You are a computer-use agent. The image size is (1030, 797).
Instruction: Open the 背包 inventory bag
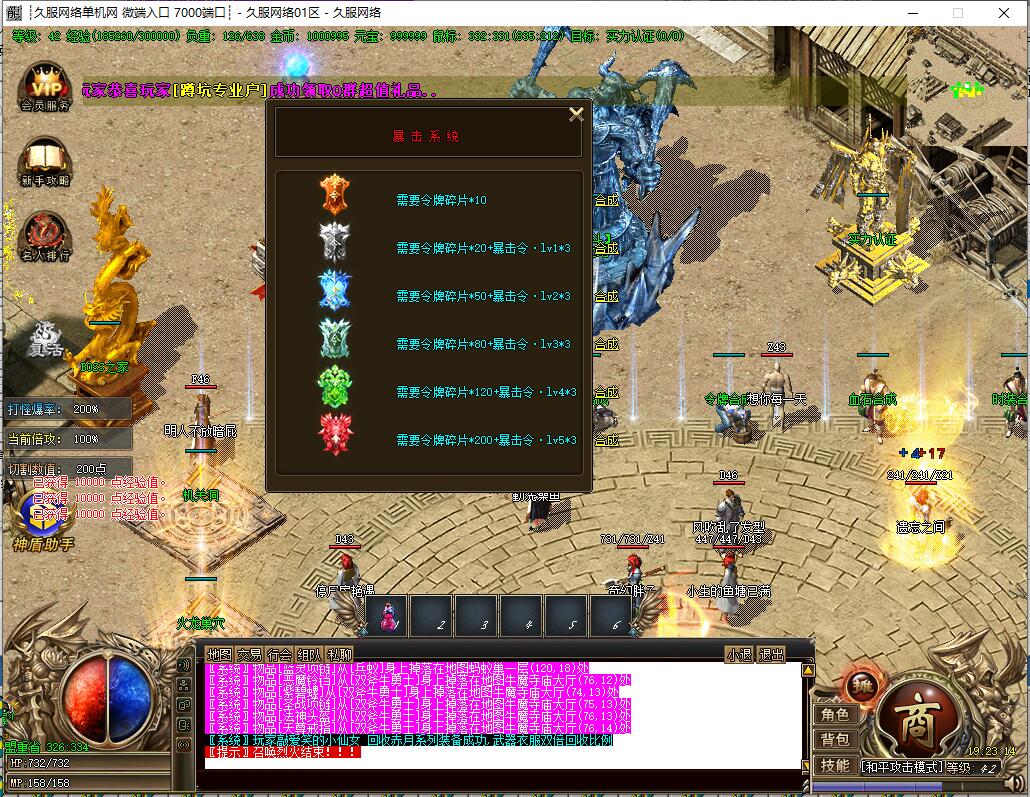click(835, 740)
